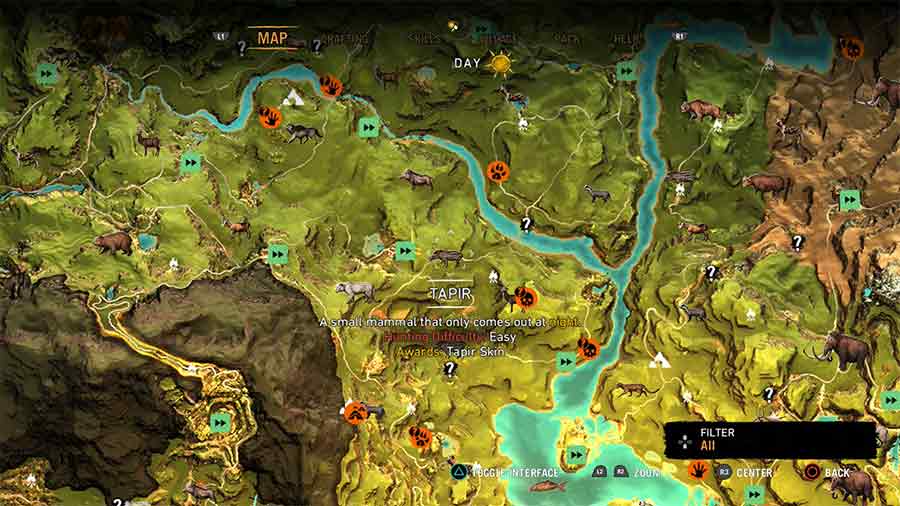Open the Help tab

pos(627,39)
